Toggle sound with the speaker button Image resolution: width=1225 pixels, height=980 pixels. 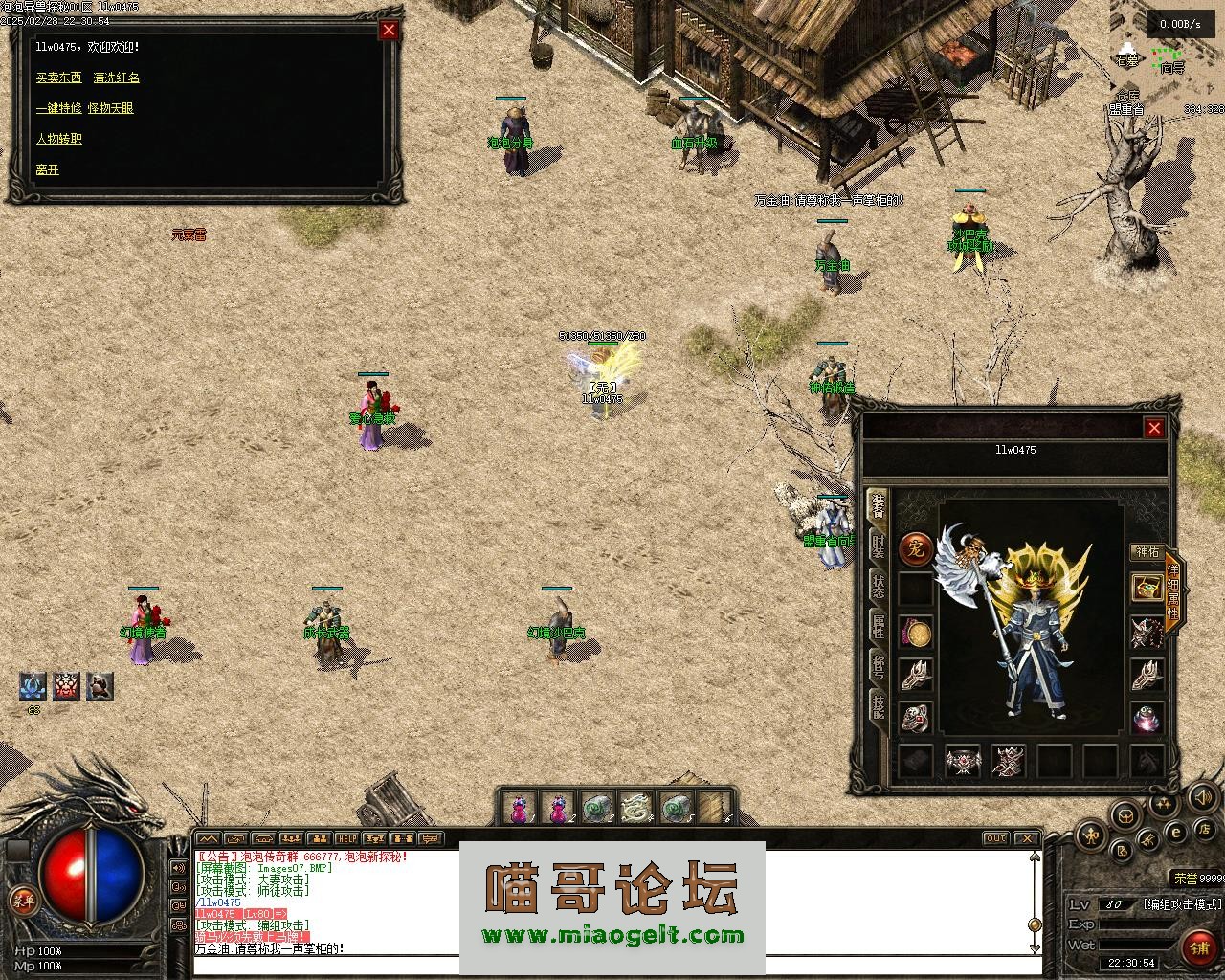pyautogui.click(x=1200, y=796)
